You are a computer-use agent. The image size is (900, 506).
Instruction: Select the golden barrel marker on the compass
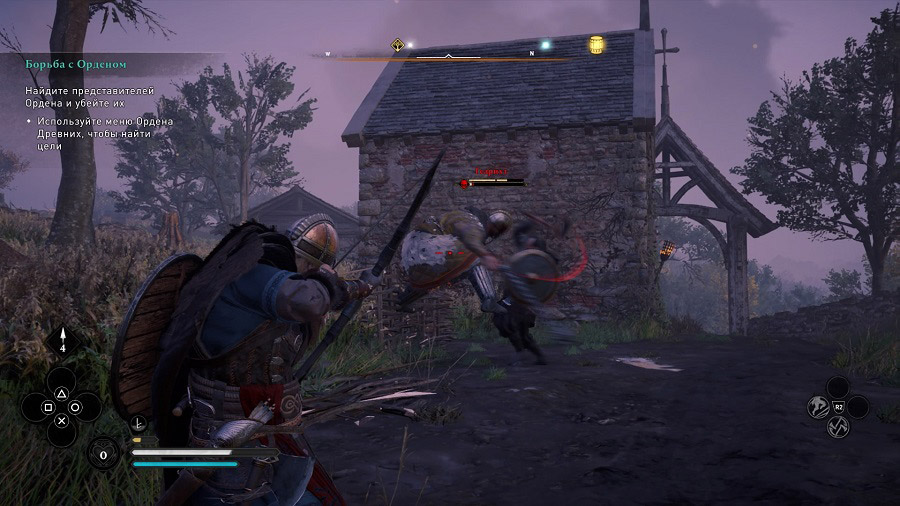click(x=597, y=44)
